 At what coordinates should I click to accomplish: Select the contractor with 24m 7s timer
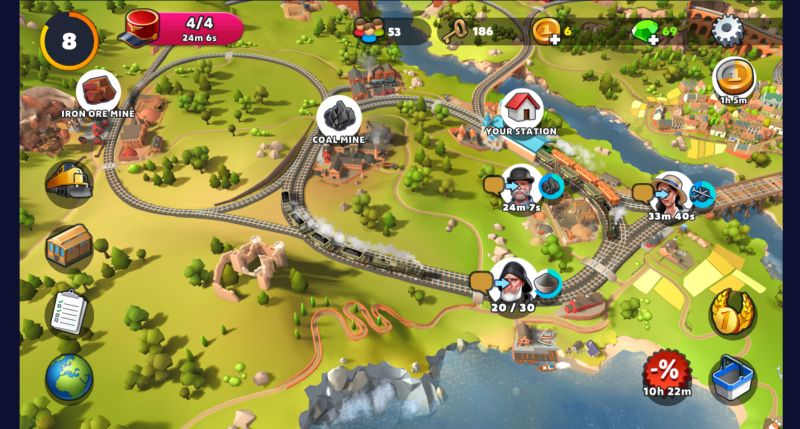click(x=521, y=186)
